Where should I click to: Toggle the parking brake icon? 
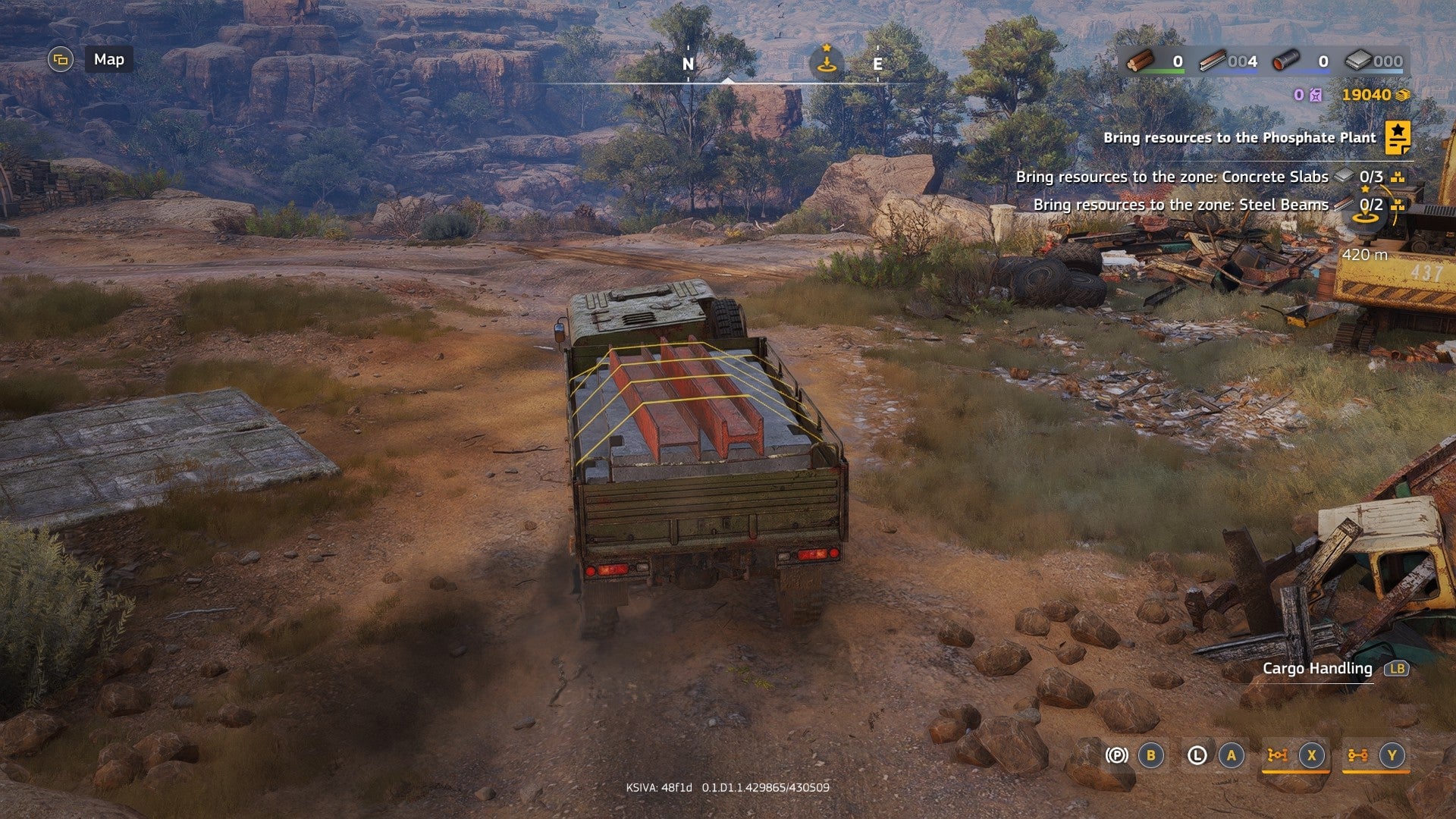1116,755
